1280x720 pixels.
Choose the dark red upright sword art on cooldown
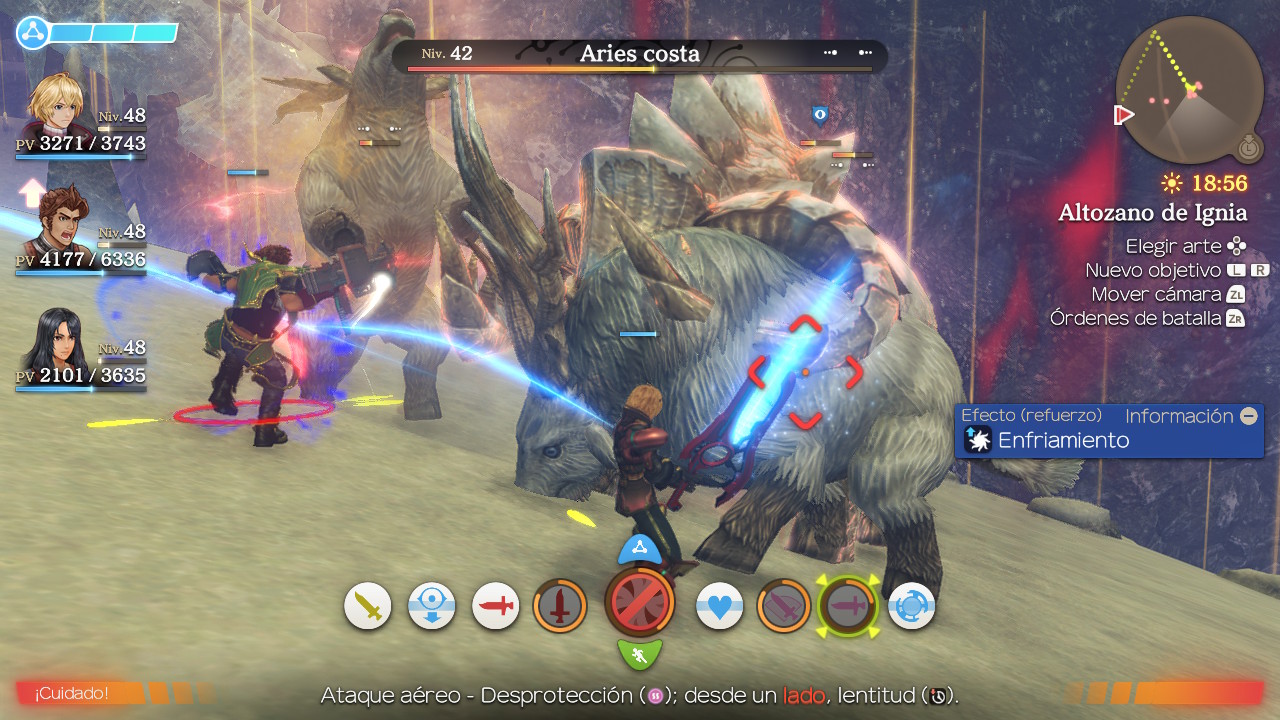pos(560,606)
